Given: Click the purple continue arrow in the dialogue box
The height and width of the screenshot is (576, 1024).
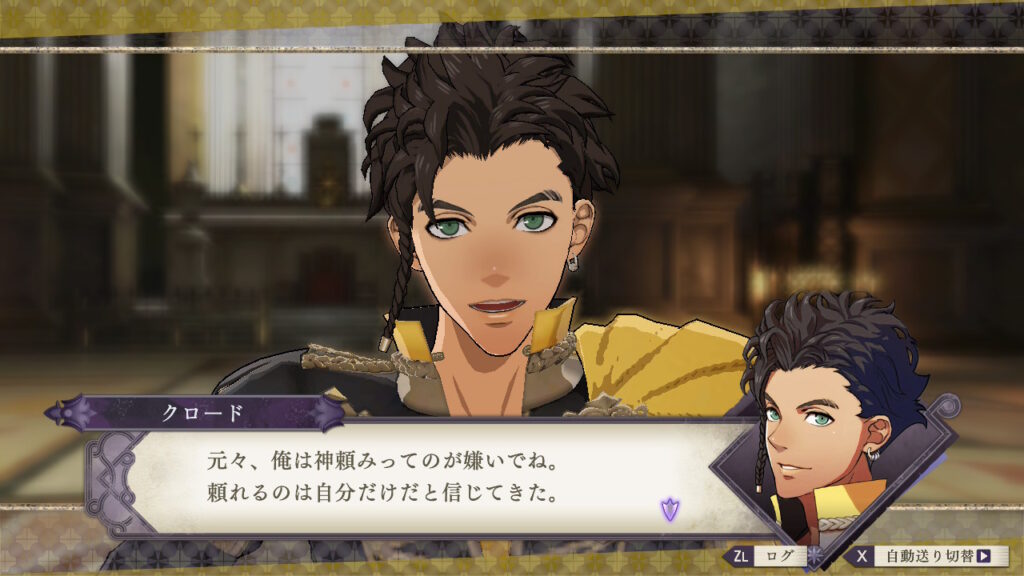Looking at the screenshot, I should coord(668,509).
